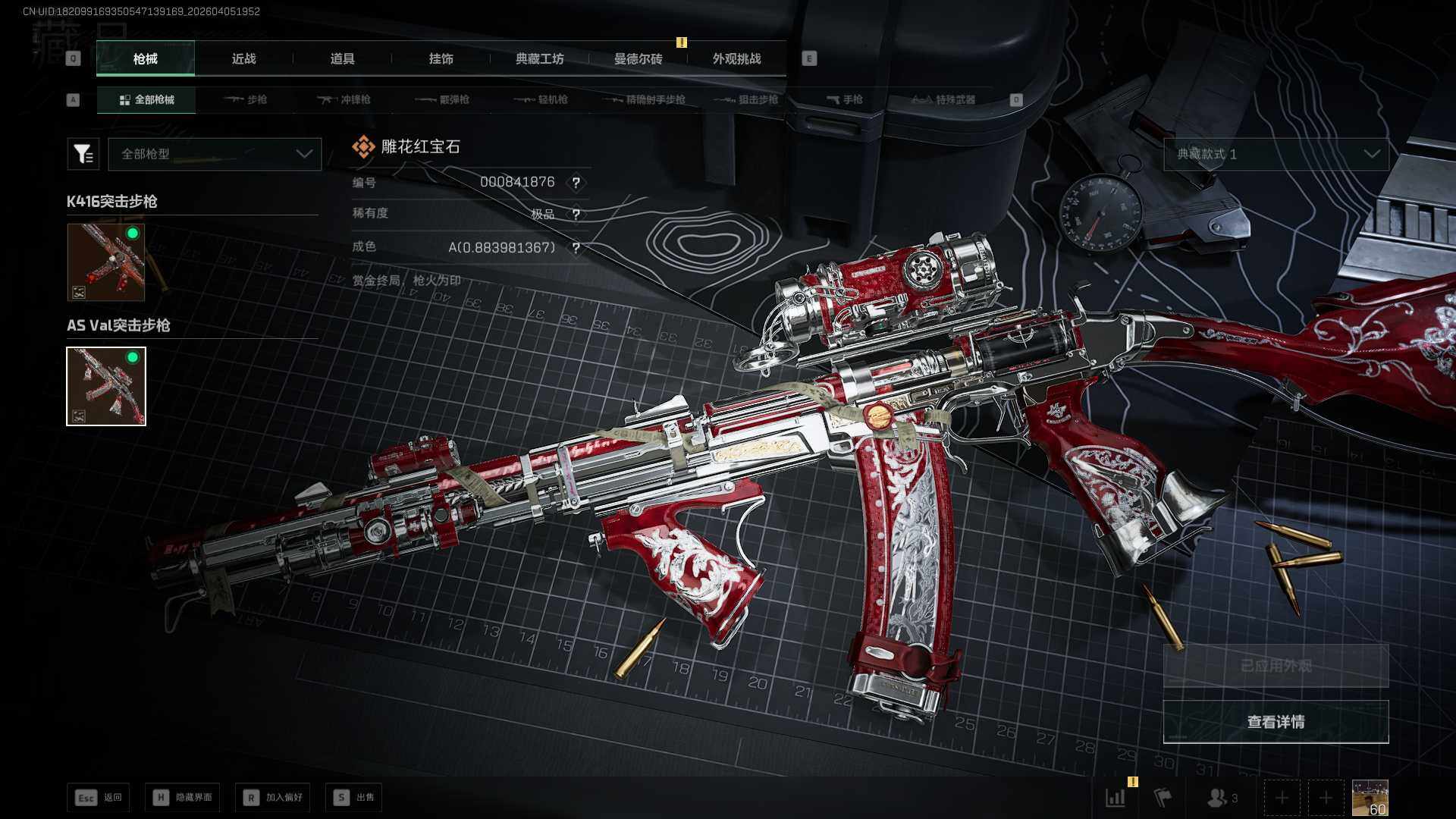Open the 道具 items tab
Image resolution: width=1456 pixels, height=819 pixels.
point(342,59)
